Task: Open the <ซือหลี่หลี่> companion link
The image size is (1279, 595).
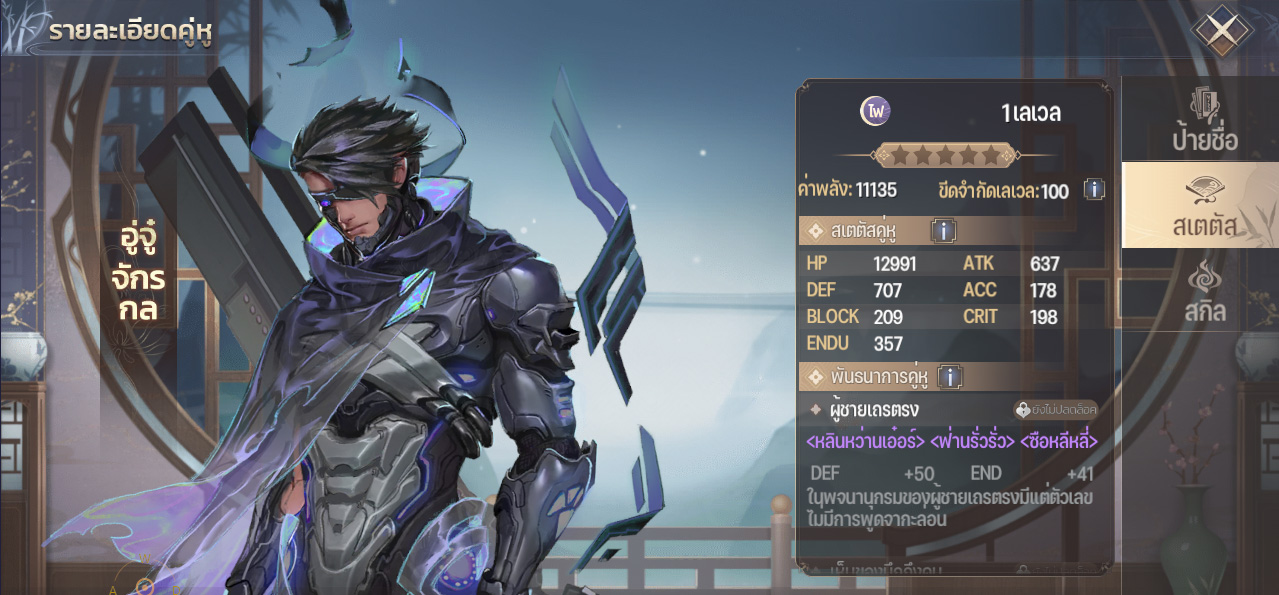Action: click(x=1059, y=441)
